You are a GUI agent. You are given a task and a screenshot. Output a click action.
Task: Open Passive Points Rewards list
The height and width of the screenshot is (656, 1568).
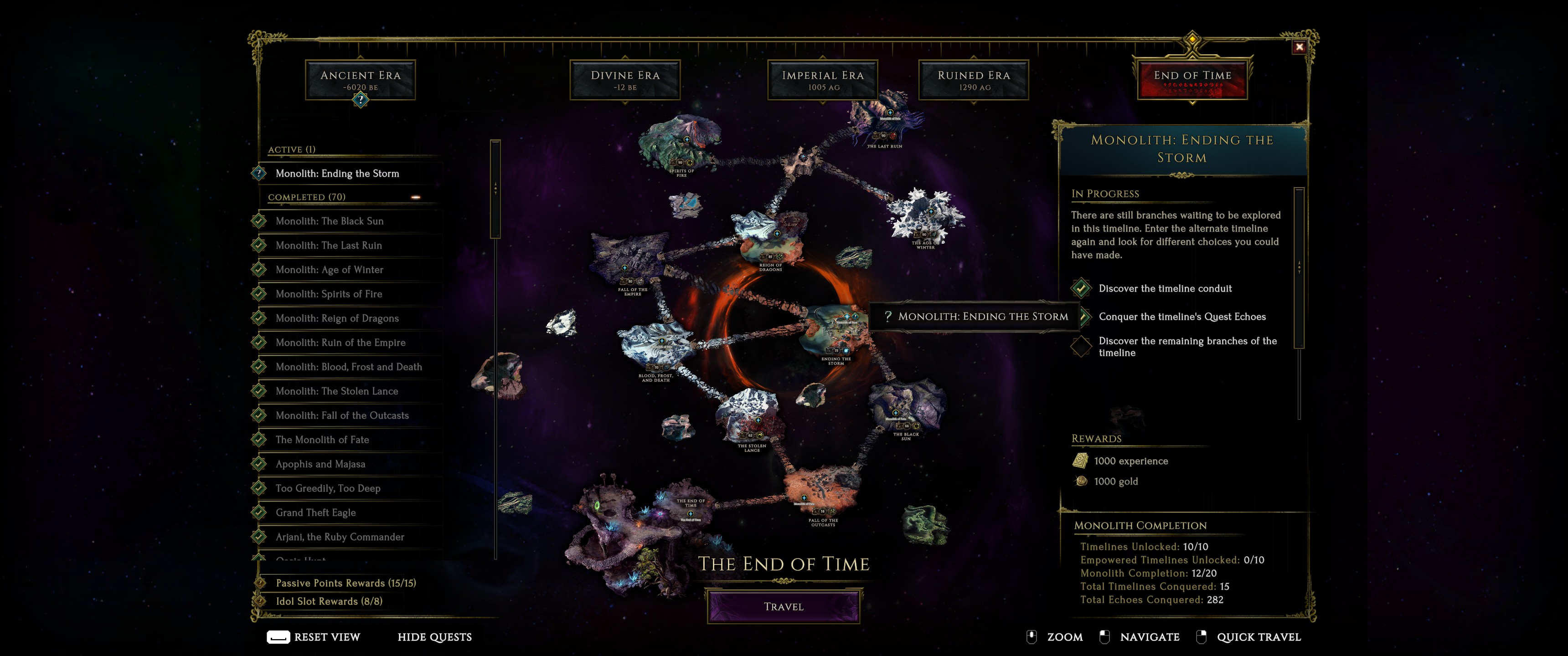coord(346,583)
